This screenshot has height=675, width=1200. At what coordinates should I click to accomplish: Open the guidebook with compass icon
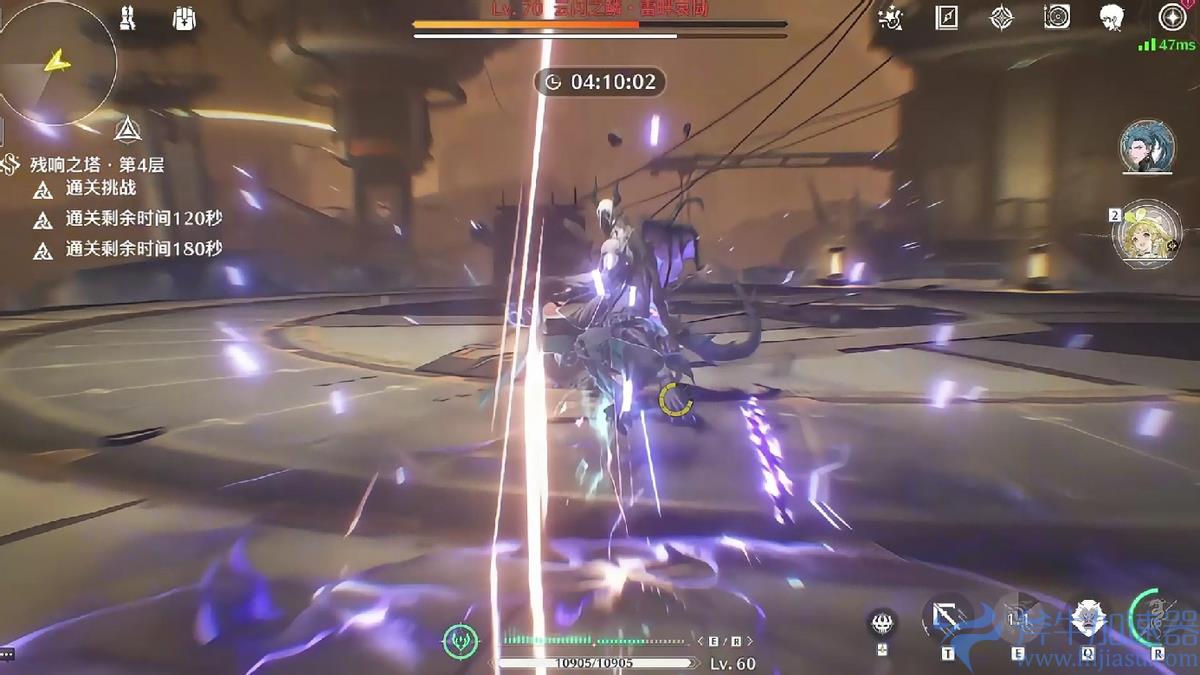[x=947, y=17]
